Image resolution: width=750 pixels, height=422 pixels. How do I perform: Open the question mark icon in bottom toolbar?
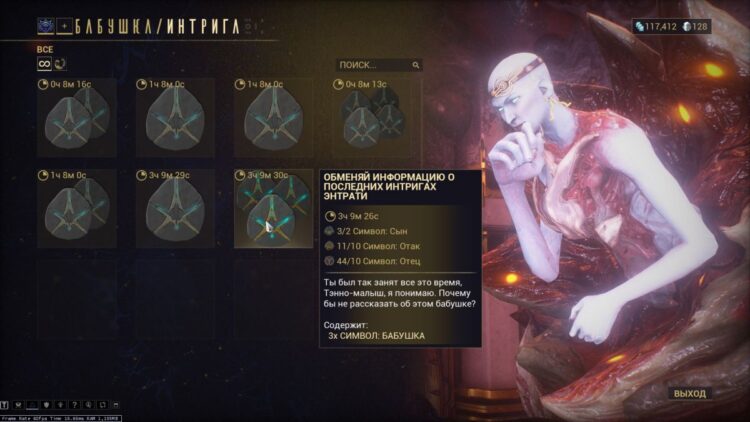74,405
